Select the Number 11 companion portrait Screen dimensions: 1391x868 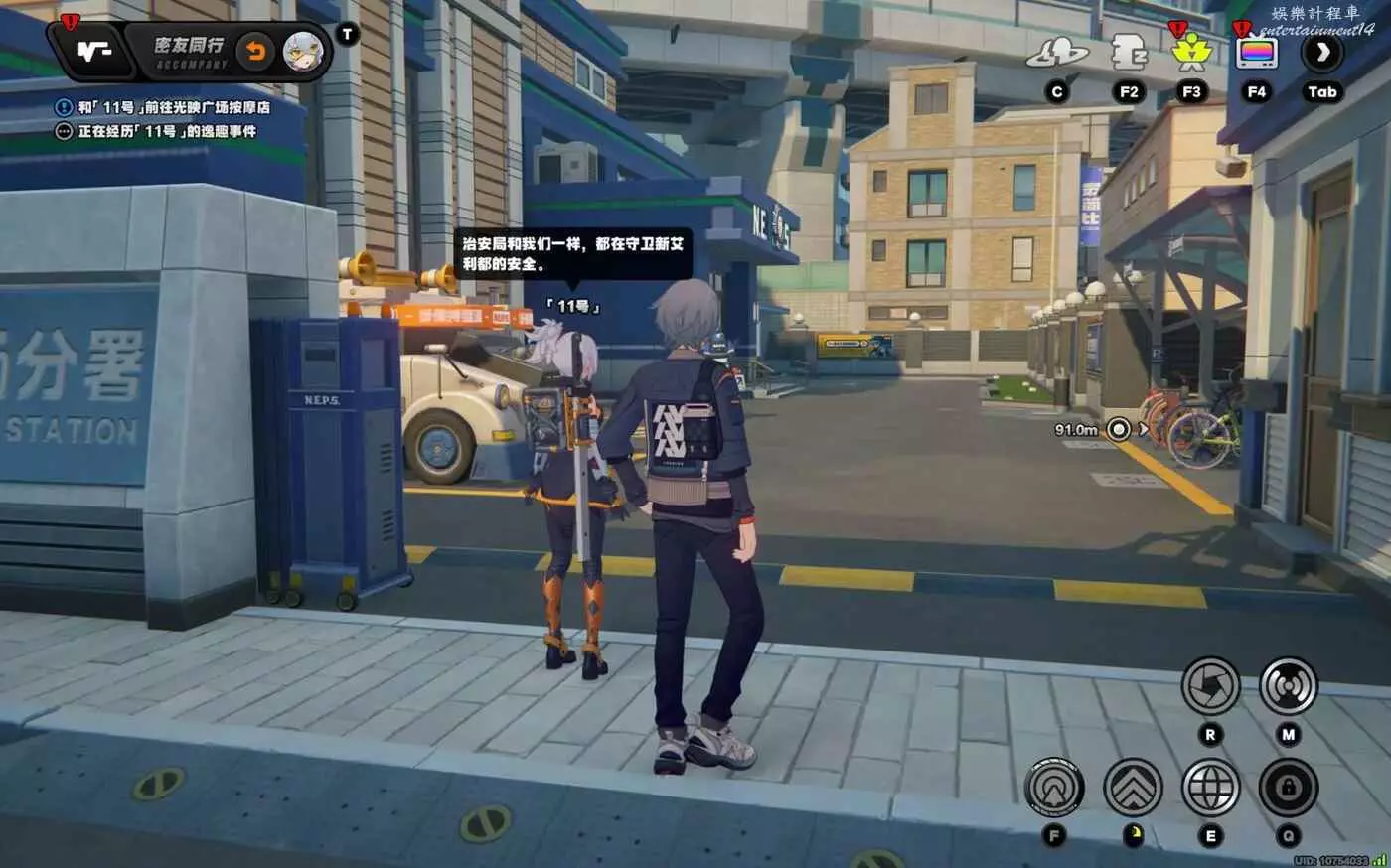[x=303, y=52]
